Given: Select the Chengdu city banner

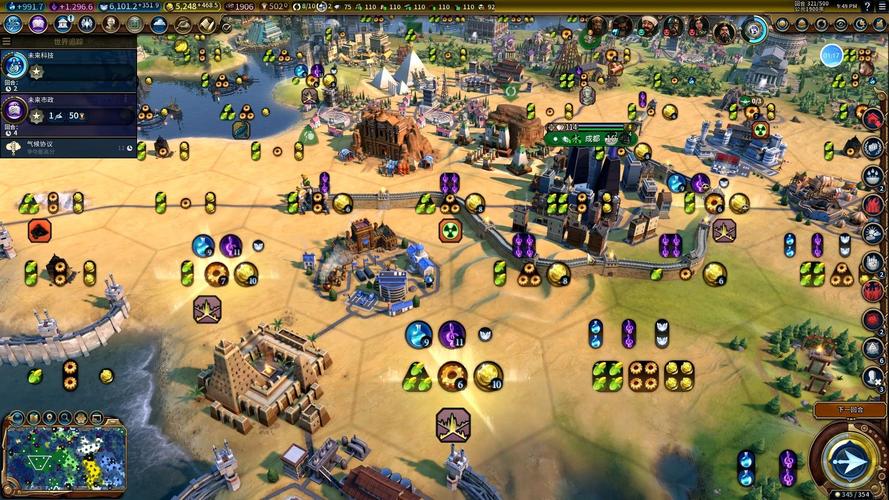Looking at the screenshot, I should [590, 138].
